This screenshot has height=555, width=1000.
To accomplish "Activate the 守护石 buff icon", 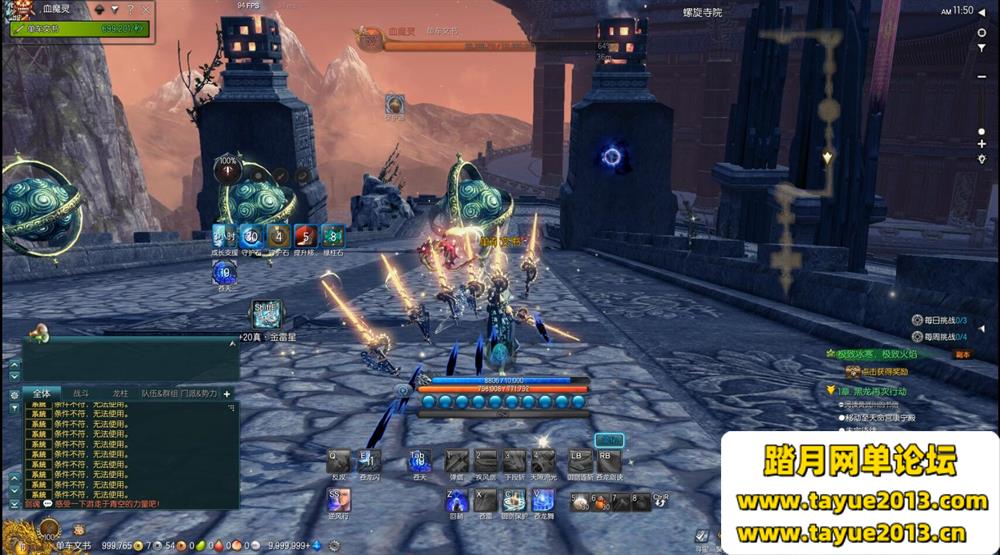I will coord(251,237).
